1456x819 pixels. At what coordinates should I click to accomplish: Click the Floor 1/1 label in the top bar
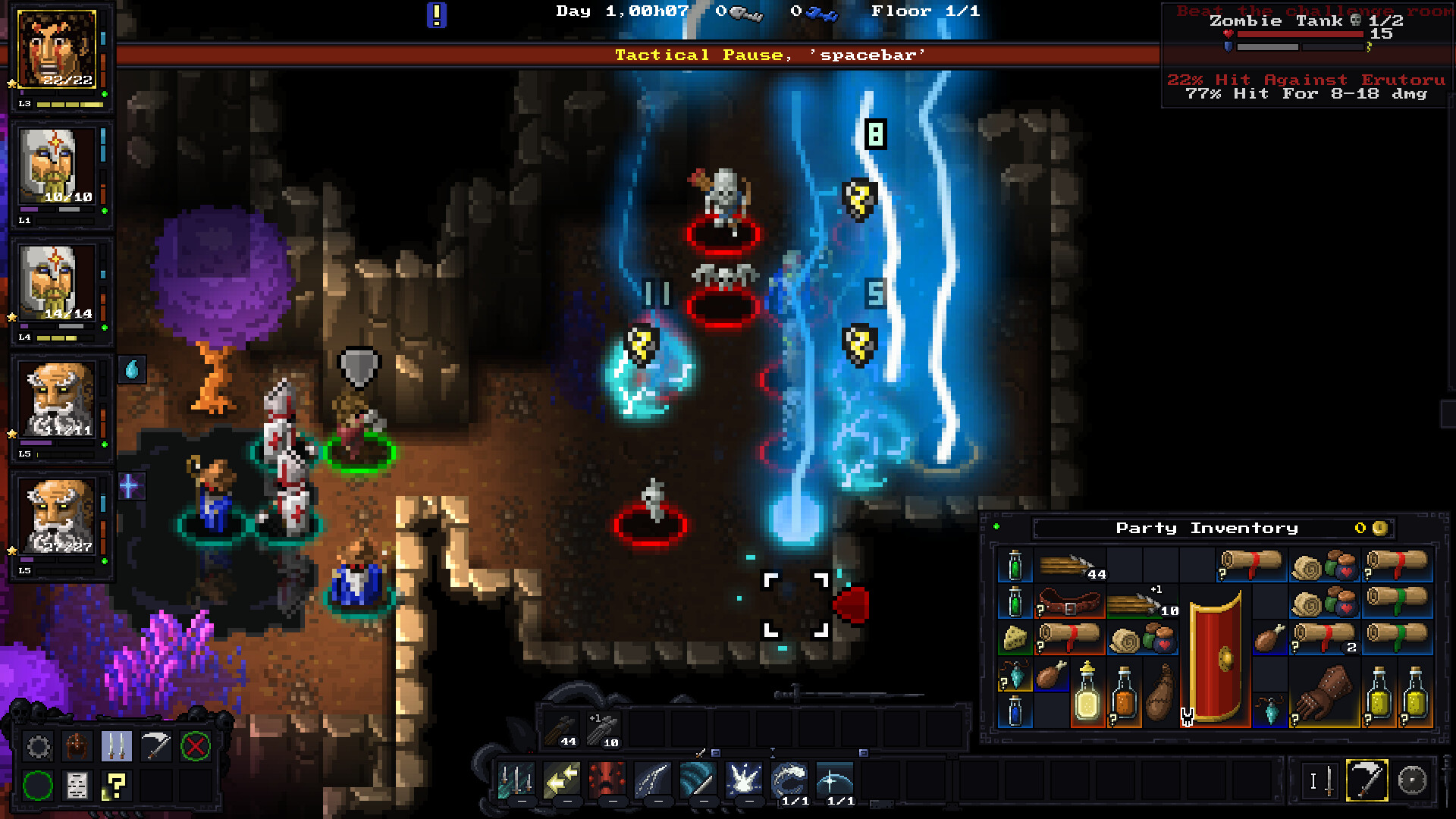[927, 11]
